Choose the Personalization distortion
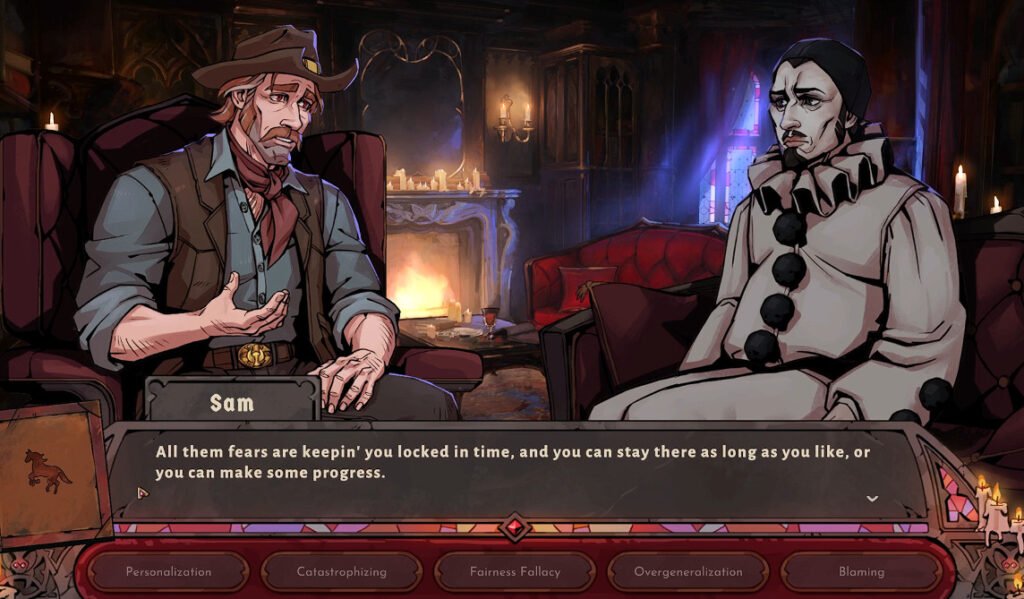The width and height of the screenshot is (1024, 599). pyautogui.click(x=168, y=572)
